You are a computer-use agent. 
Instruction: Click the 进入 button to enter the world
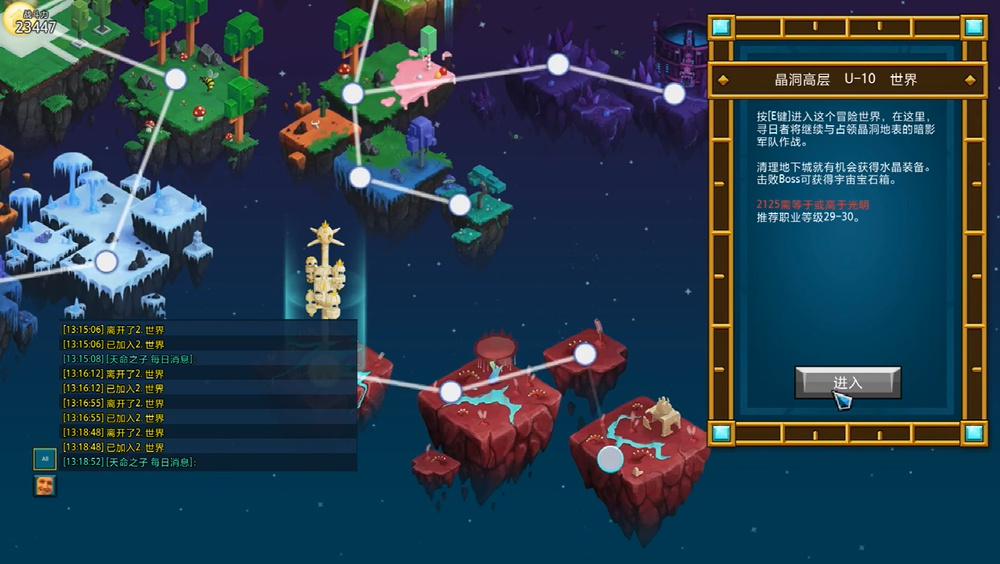[x=847, y=383]
